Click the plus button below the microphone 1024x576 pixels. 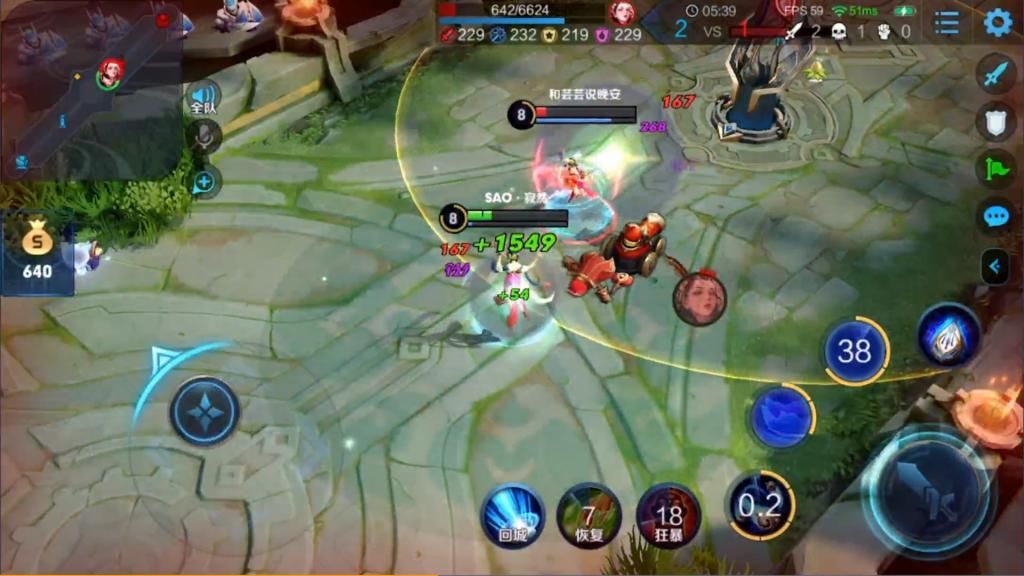(x=204, y=182)
